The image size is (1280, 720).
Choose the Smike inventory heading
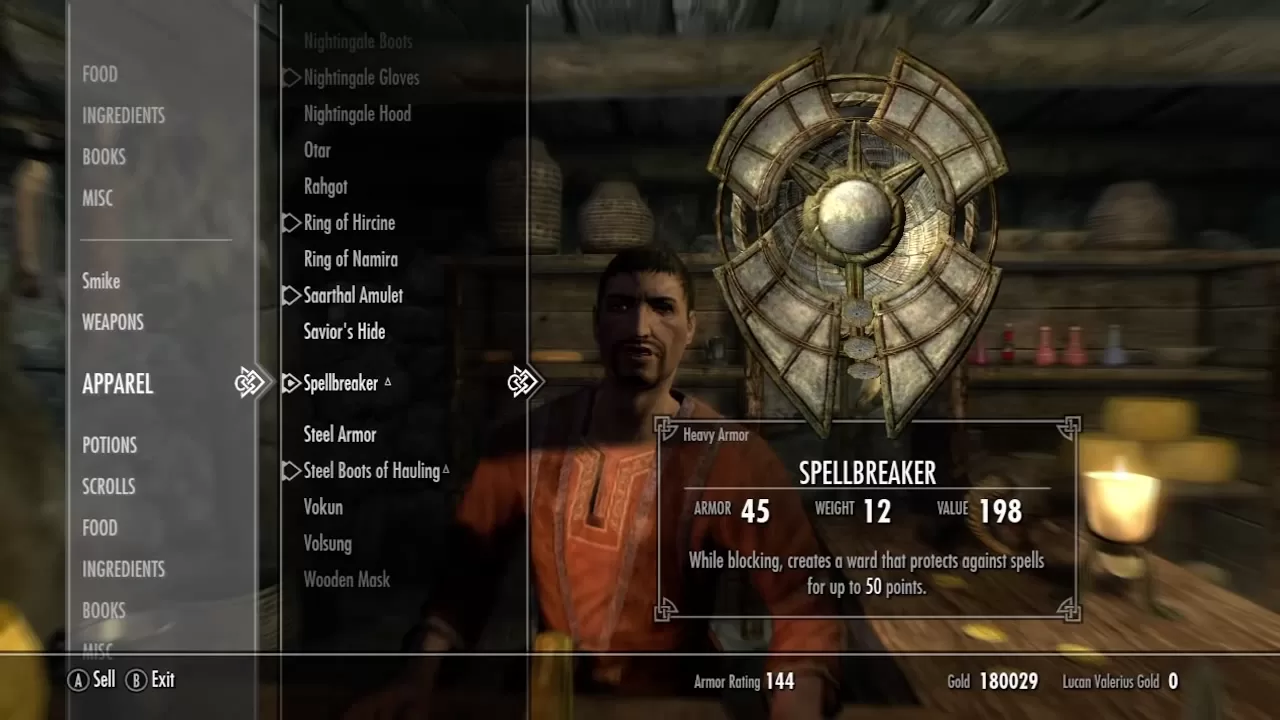[101, 281]
